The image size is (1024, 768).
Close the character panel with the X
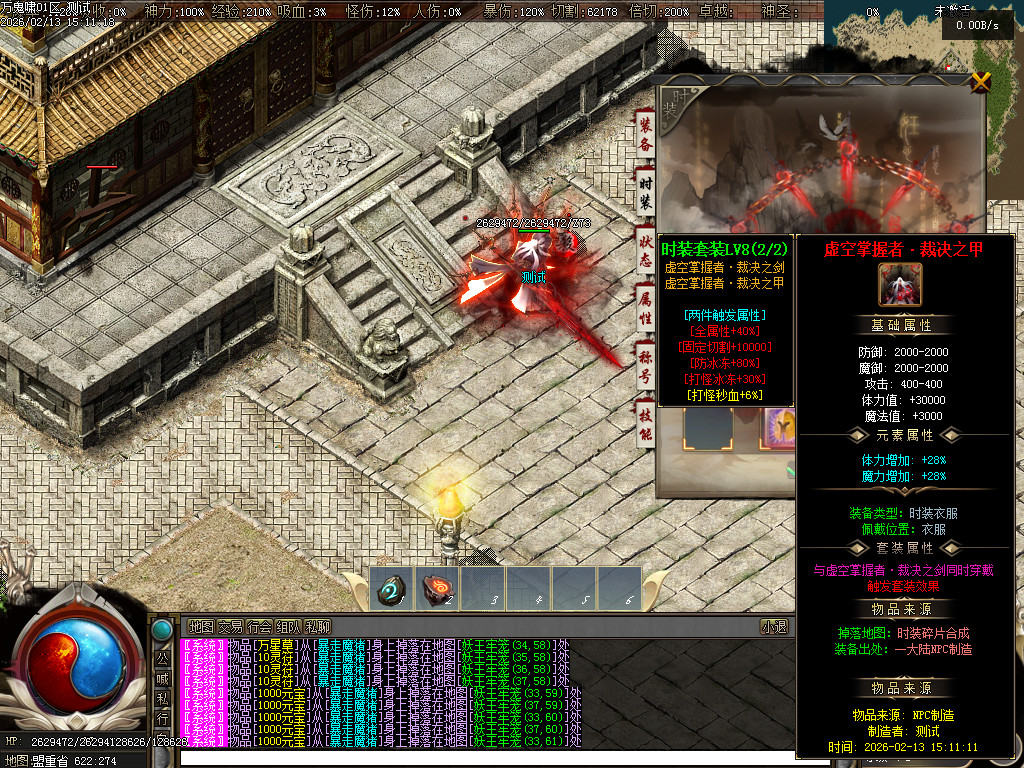(981, 82)
